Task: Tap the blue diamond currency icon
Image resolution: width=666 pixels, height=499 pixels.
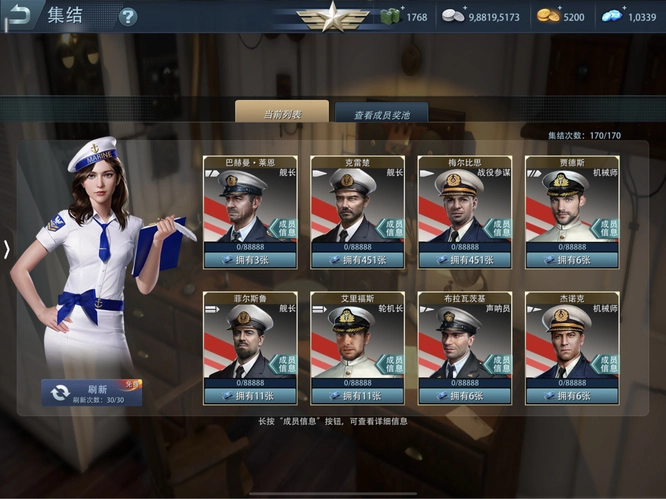Action: click(x=612, y=16)
